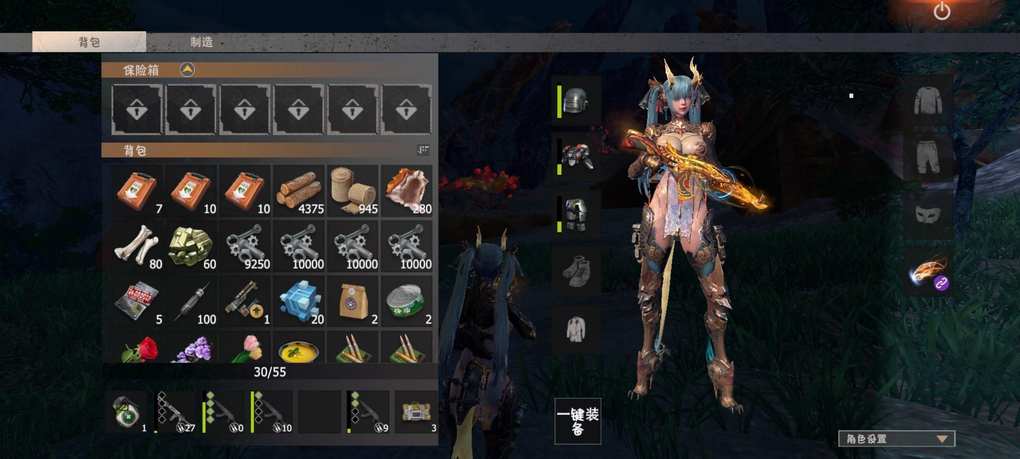
Task: Open the 角色设置 character settings dropdown
Action: 896,438
